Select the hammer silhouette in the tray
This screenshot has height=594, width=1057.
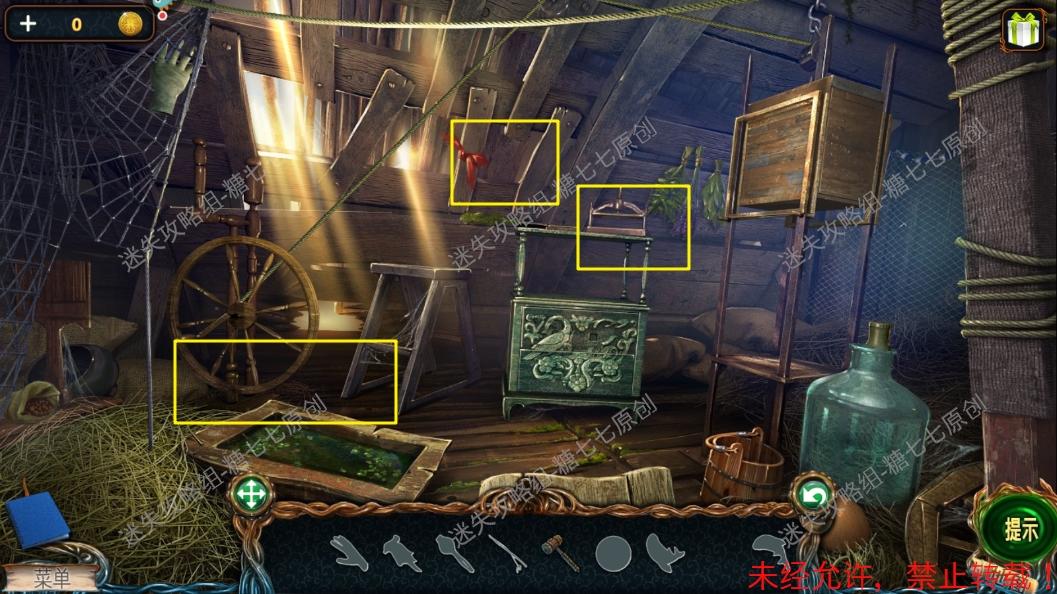tap(559, 551)
